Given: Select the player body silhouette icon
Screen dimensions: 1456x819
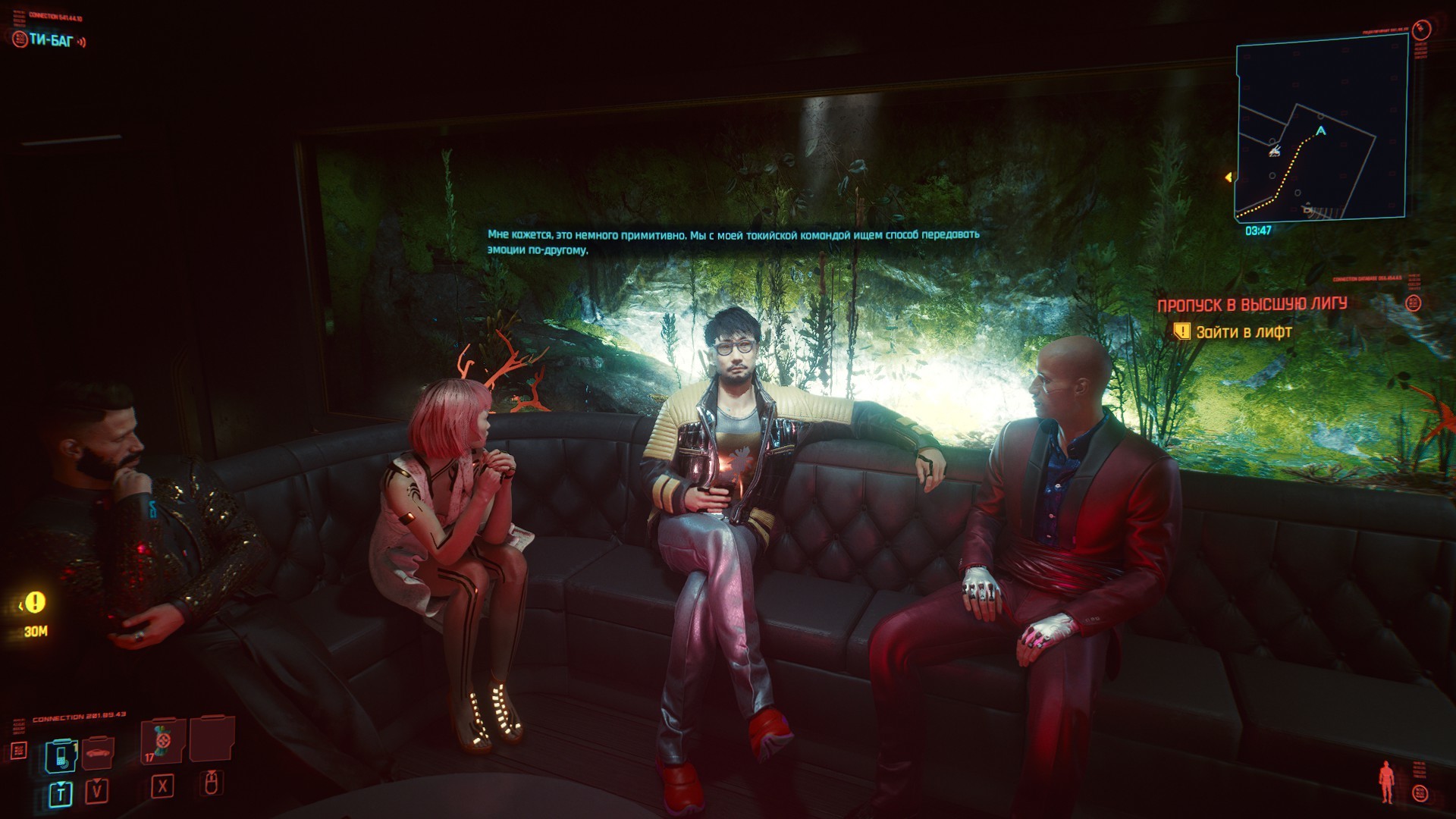Looking at the screenshot, I should click(x=1387, y=781).
